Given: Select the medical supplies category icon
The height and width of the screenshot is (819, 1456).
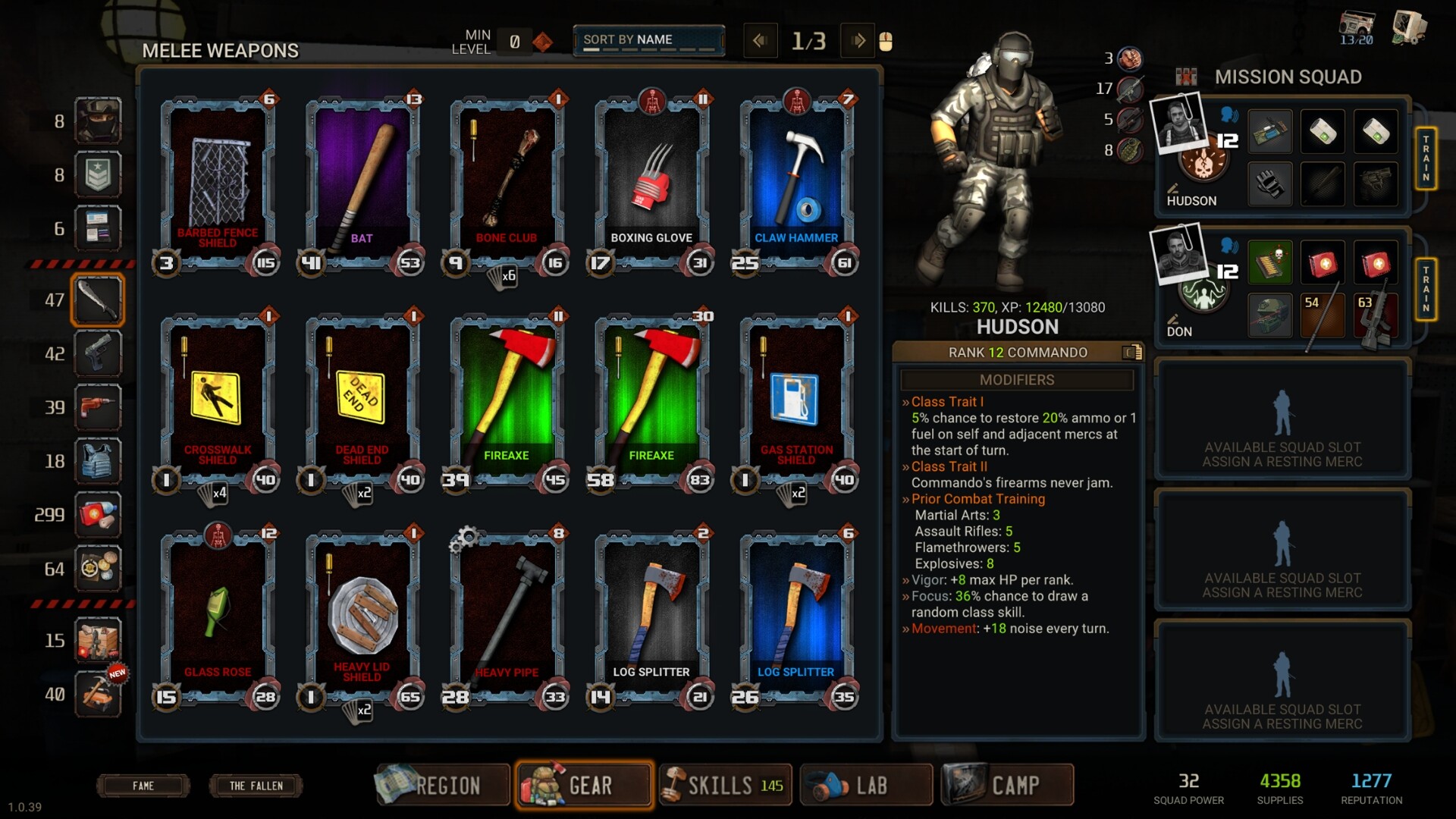Looking at the screenshot, I should pos(98,514).
